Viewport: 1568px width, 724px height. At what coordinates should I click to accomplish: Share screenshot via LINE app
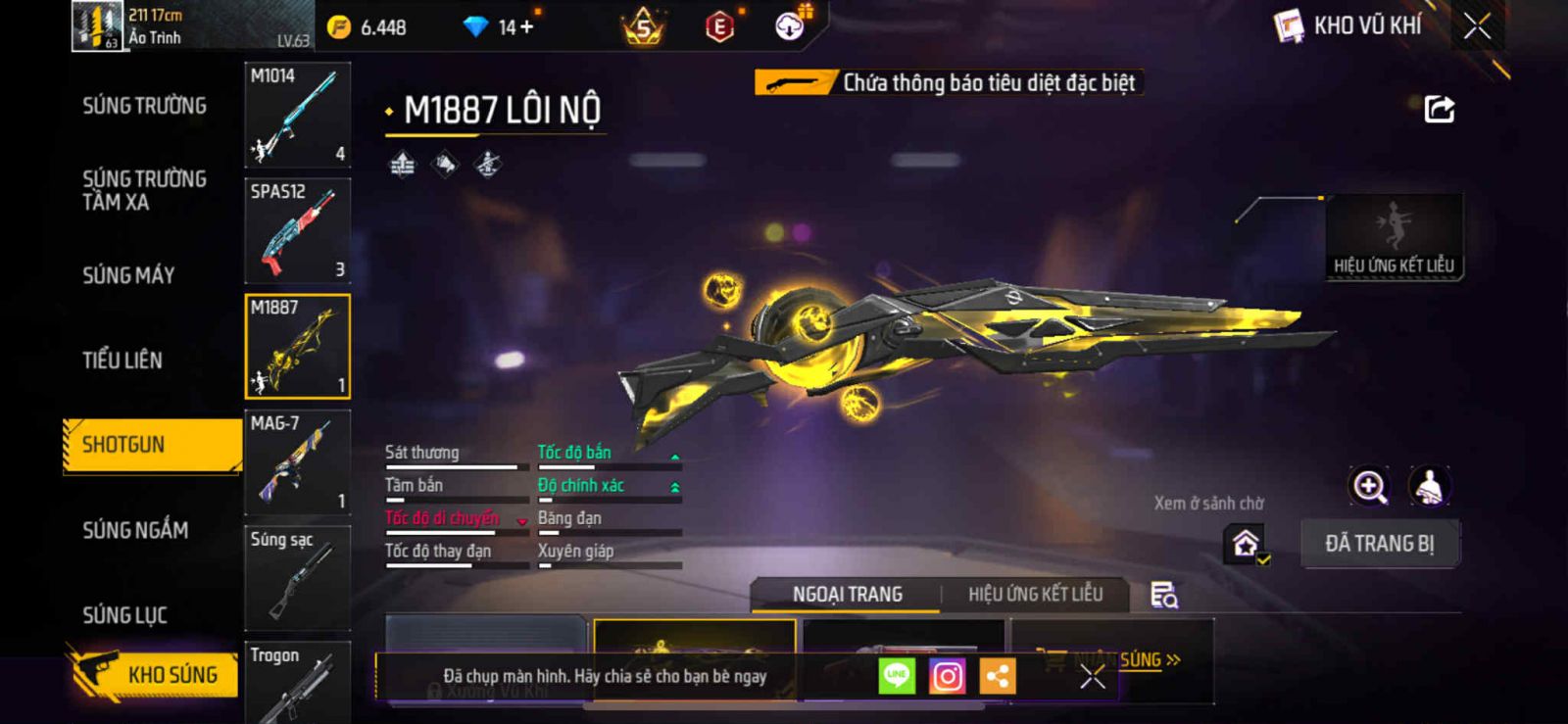tap(897, 676)
